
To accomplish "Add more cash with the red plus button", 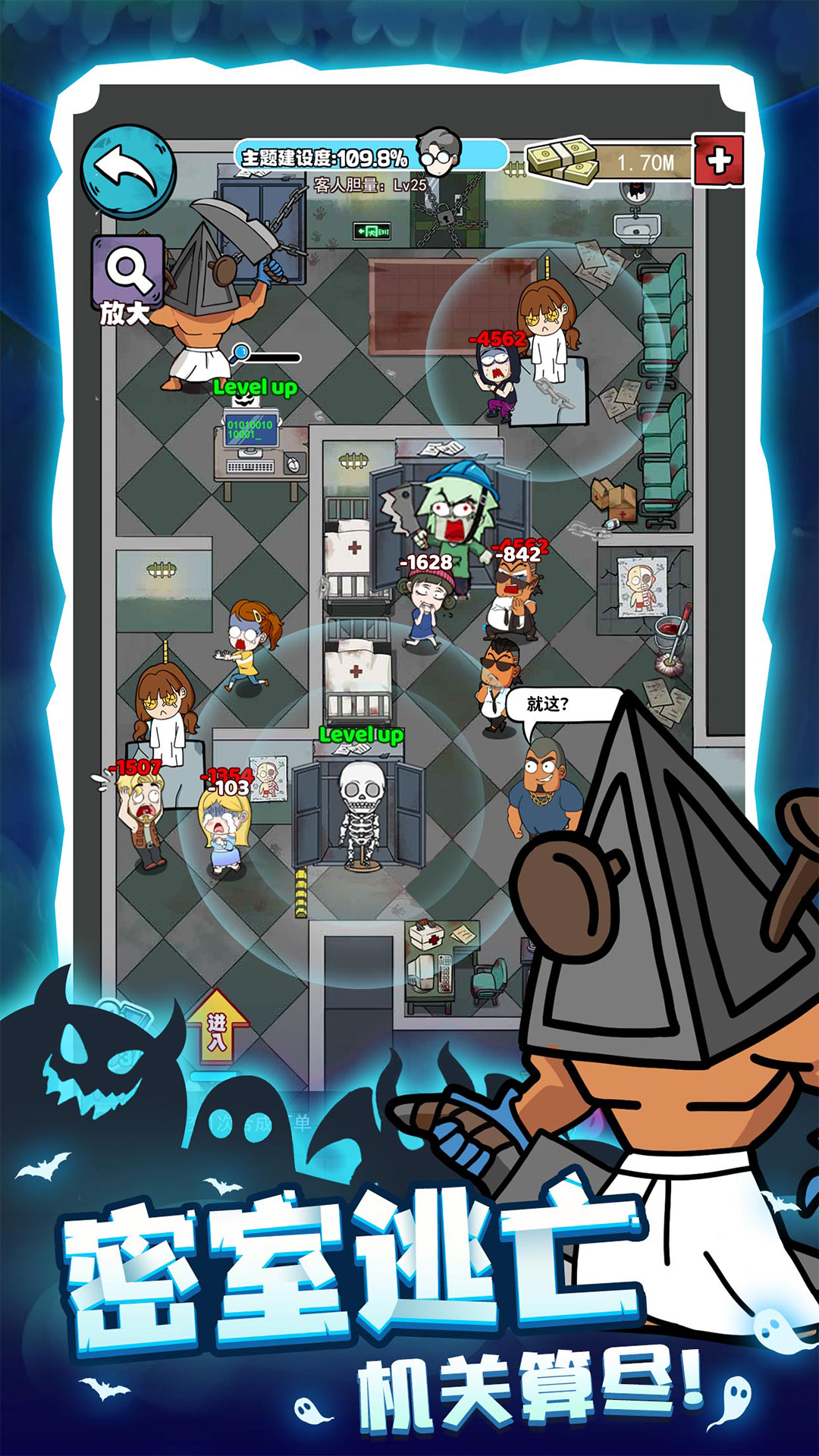I will (718, 161).
